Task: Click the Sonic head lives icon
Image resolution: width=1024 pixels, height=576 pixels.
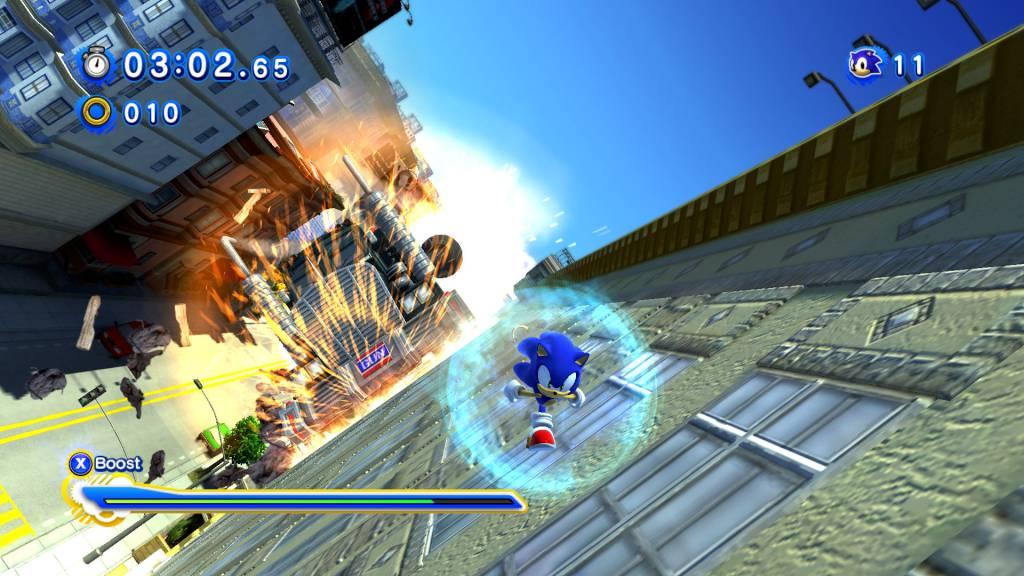Action: pos(865,65)
